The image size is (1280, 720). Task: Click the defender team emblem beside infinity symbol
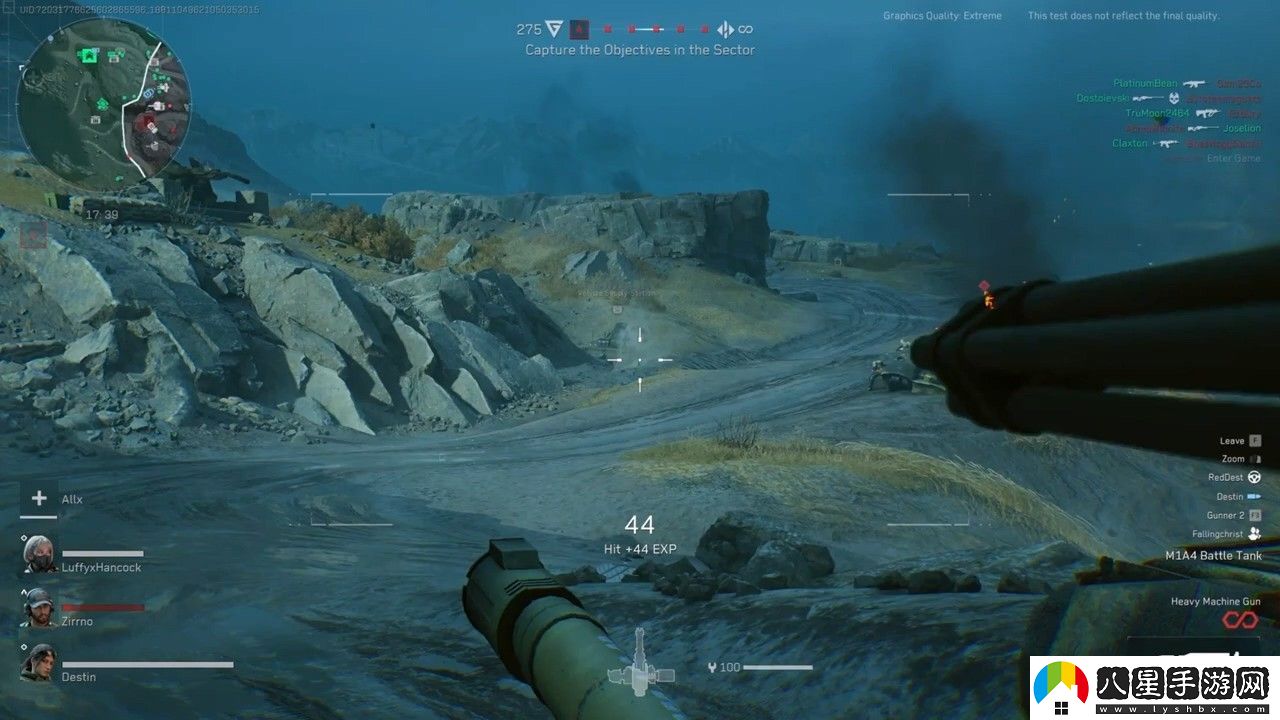click(x=726, y=30)
